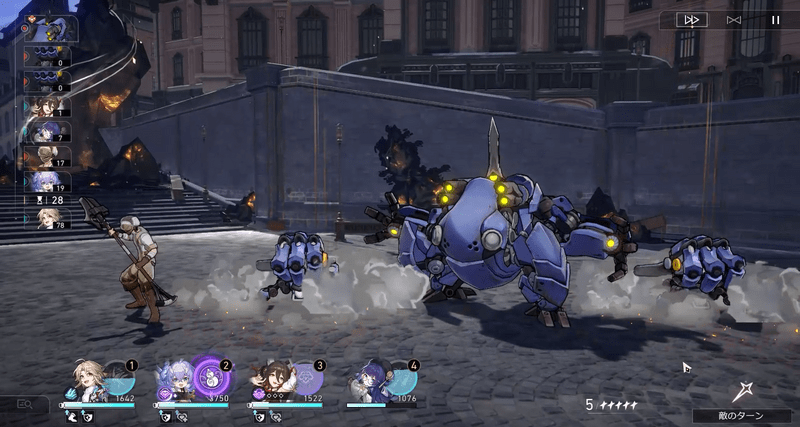Select party member 2 with purple ultimate
Screen dimensions: 800x427
(173, 382)
